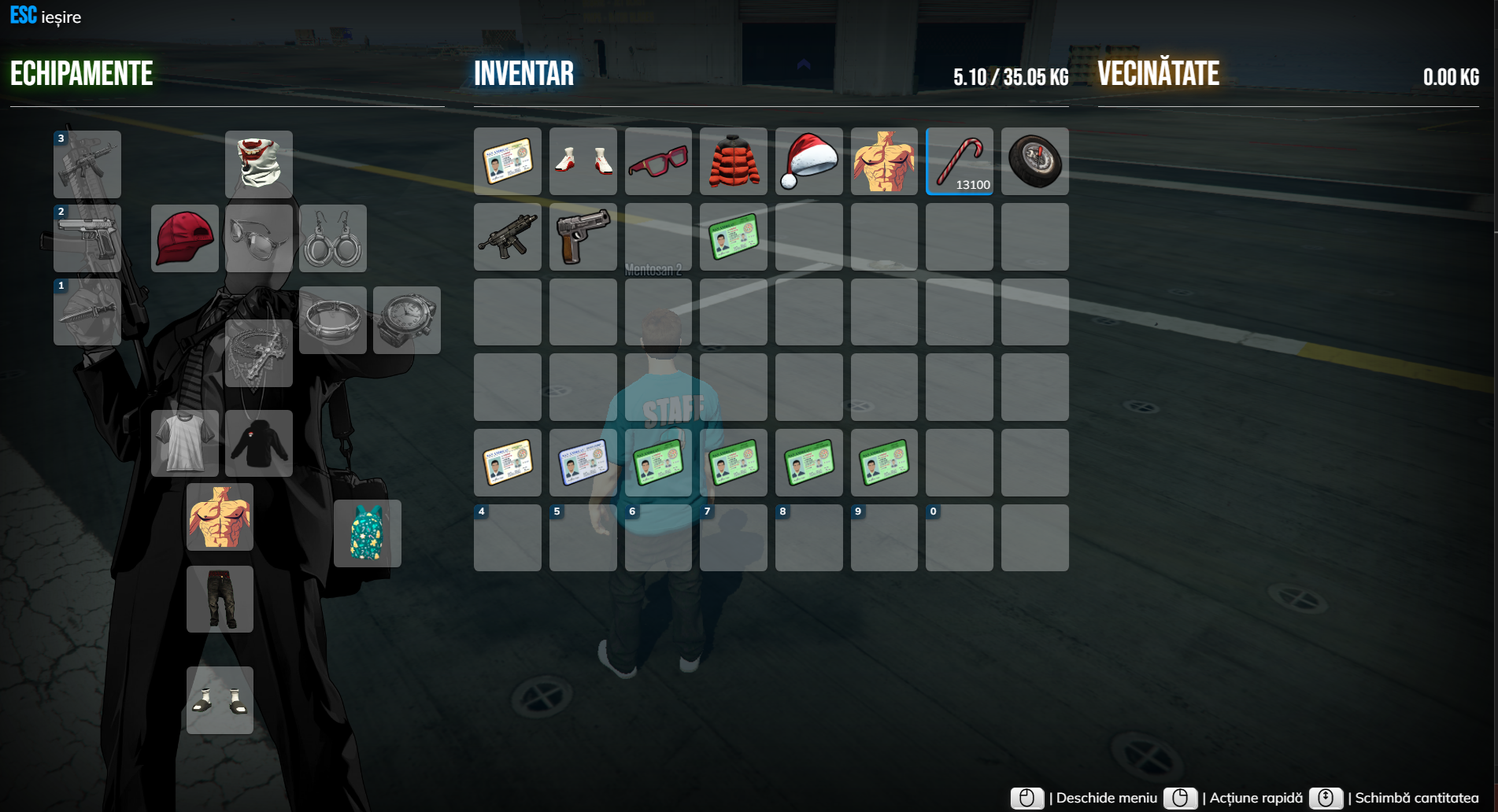
Task: Select the equipped pistol in slot 2
Action: [x=87, y=238]
